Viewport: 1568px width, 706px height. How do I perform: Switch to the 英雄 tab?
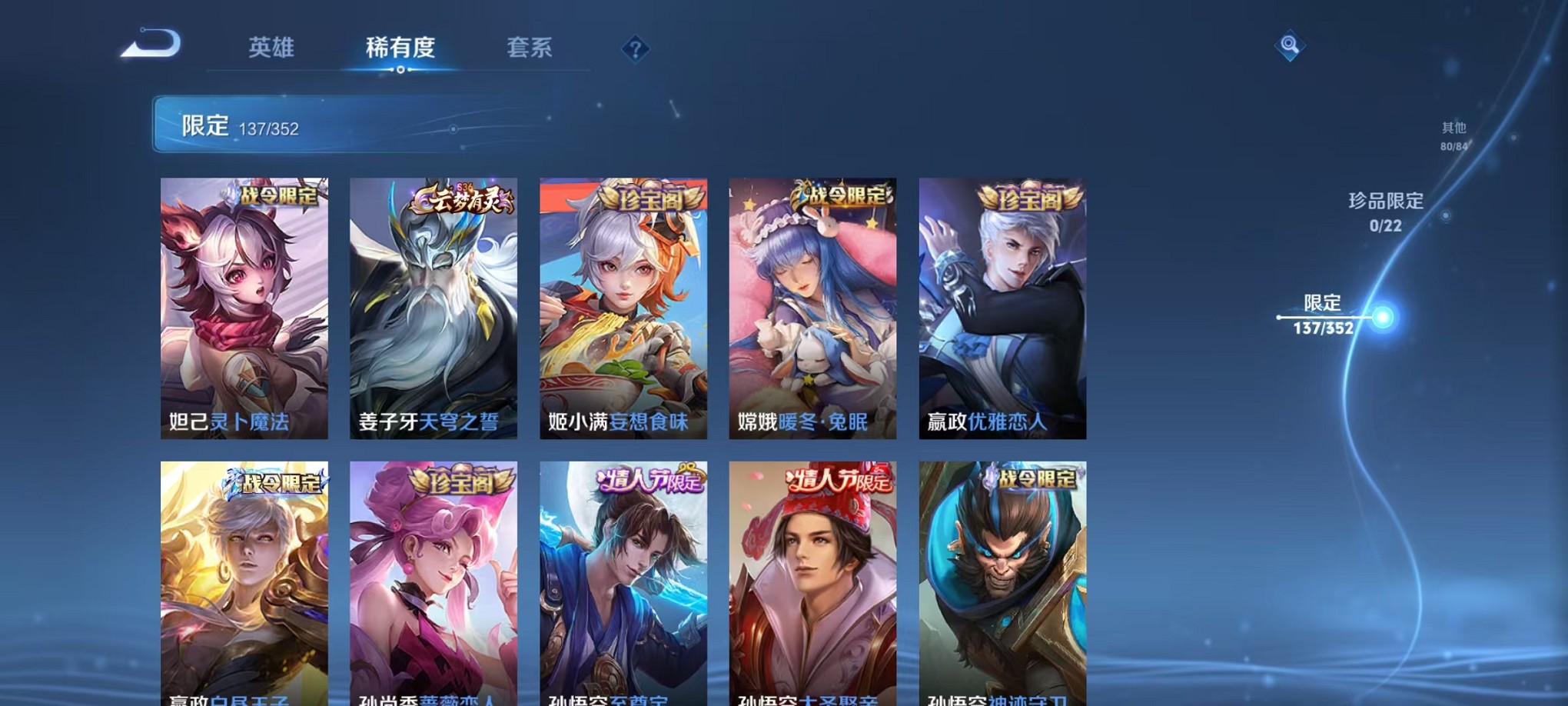[273, 48]
